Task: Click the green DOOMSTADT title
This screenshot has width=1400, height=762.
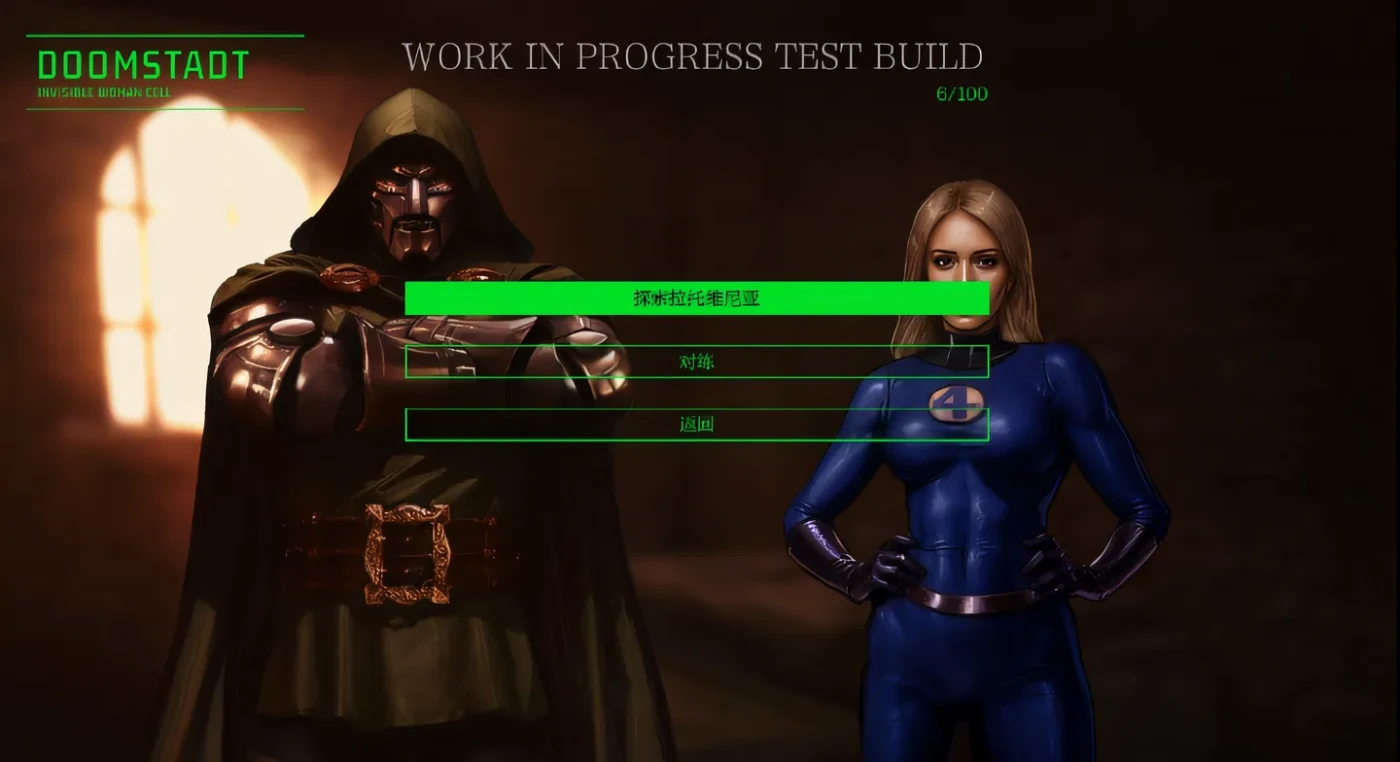Action: 140,66
